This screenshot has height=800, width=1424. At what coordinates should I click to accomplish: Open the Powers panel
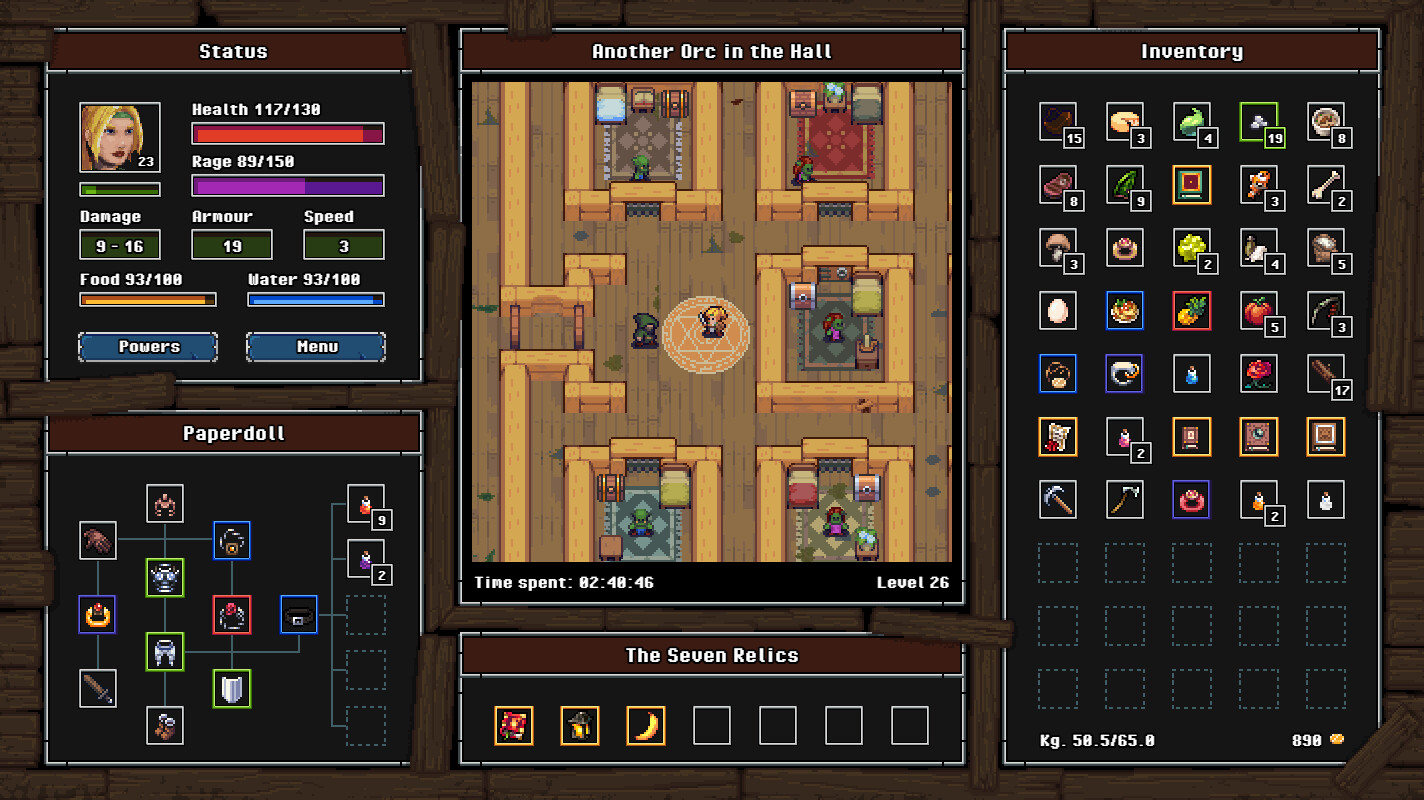(x=147, y=347)
